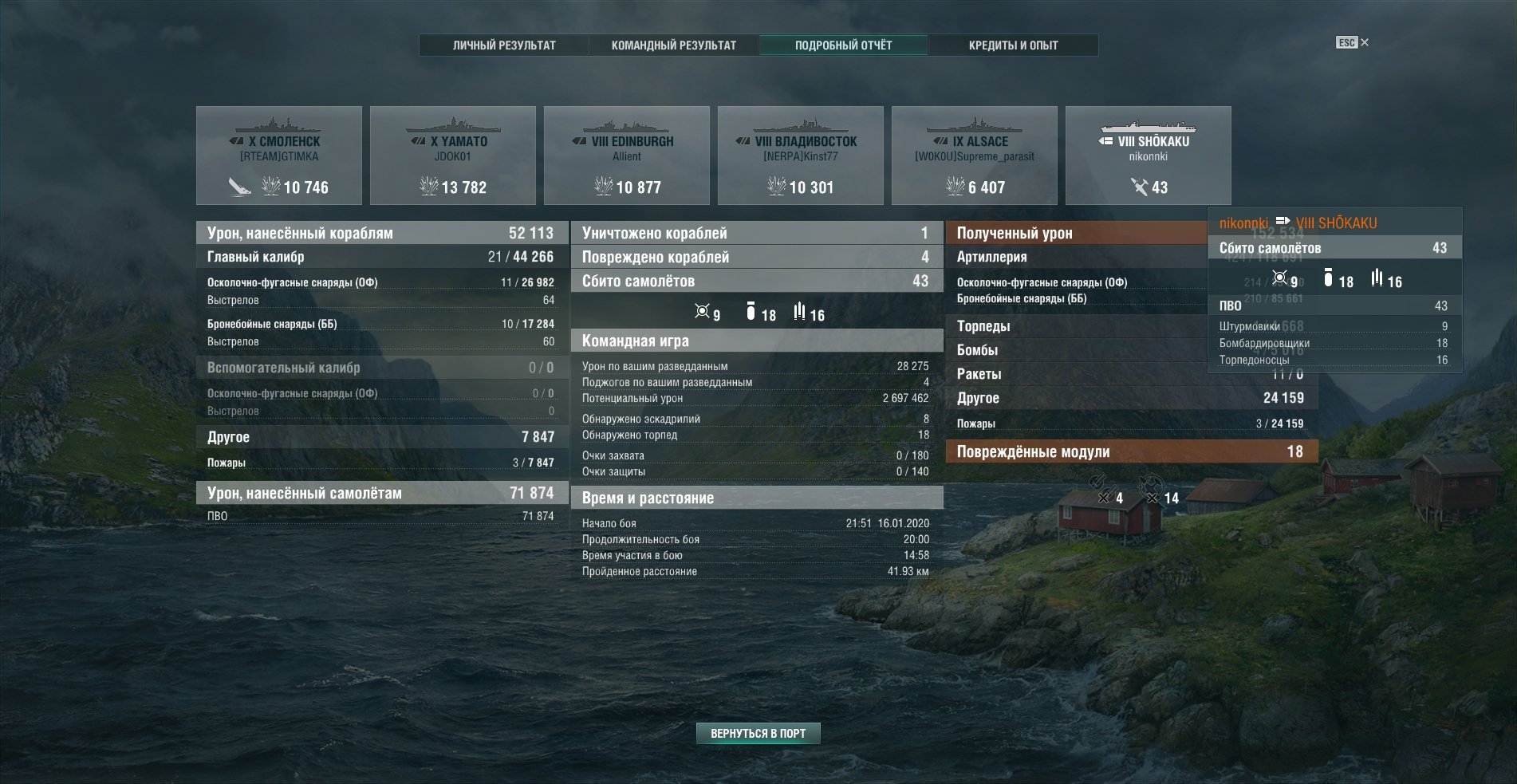The image size is (1517, 784).
Task: Close the report with the ESC button
Action: pos(1352,42)
